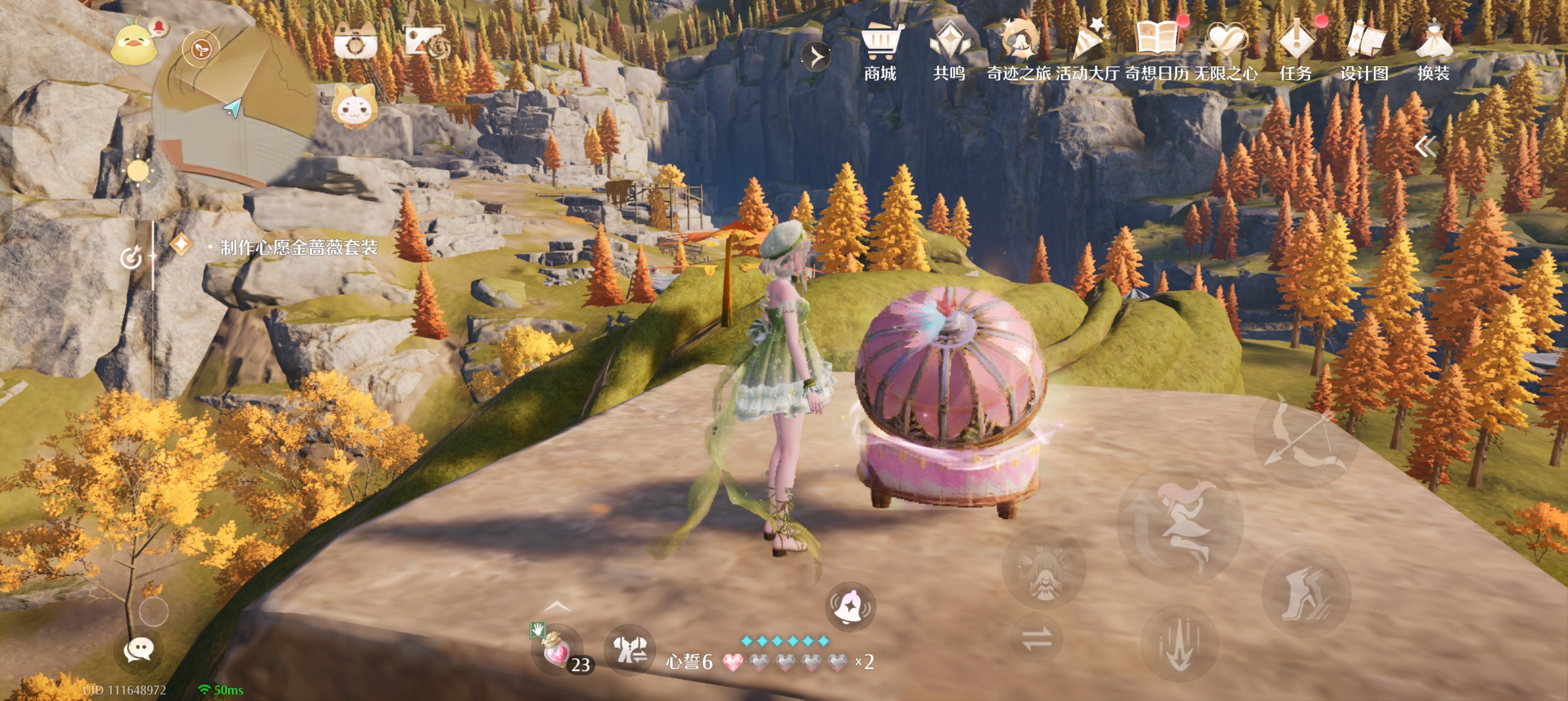Screen dimensions: 1568x701
Task: Expand the double-chevron side panel
Action: point(1424,146)
